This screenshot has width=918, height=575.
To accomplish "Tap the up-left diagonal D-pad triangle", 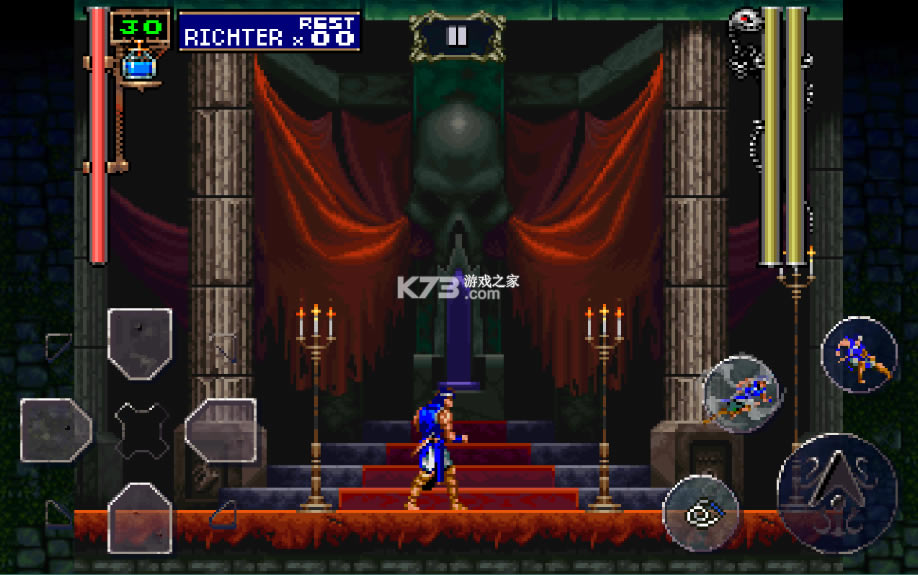I will [59, 346].
